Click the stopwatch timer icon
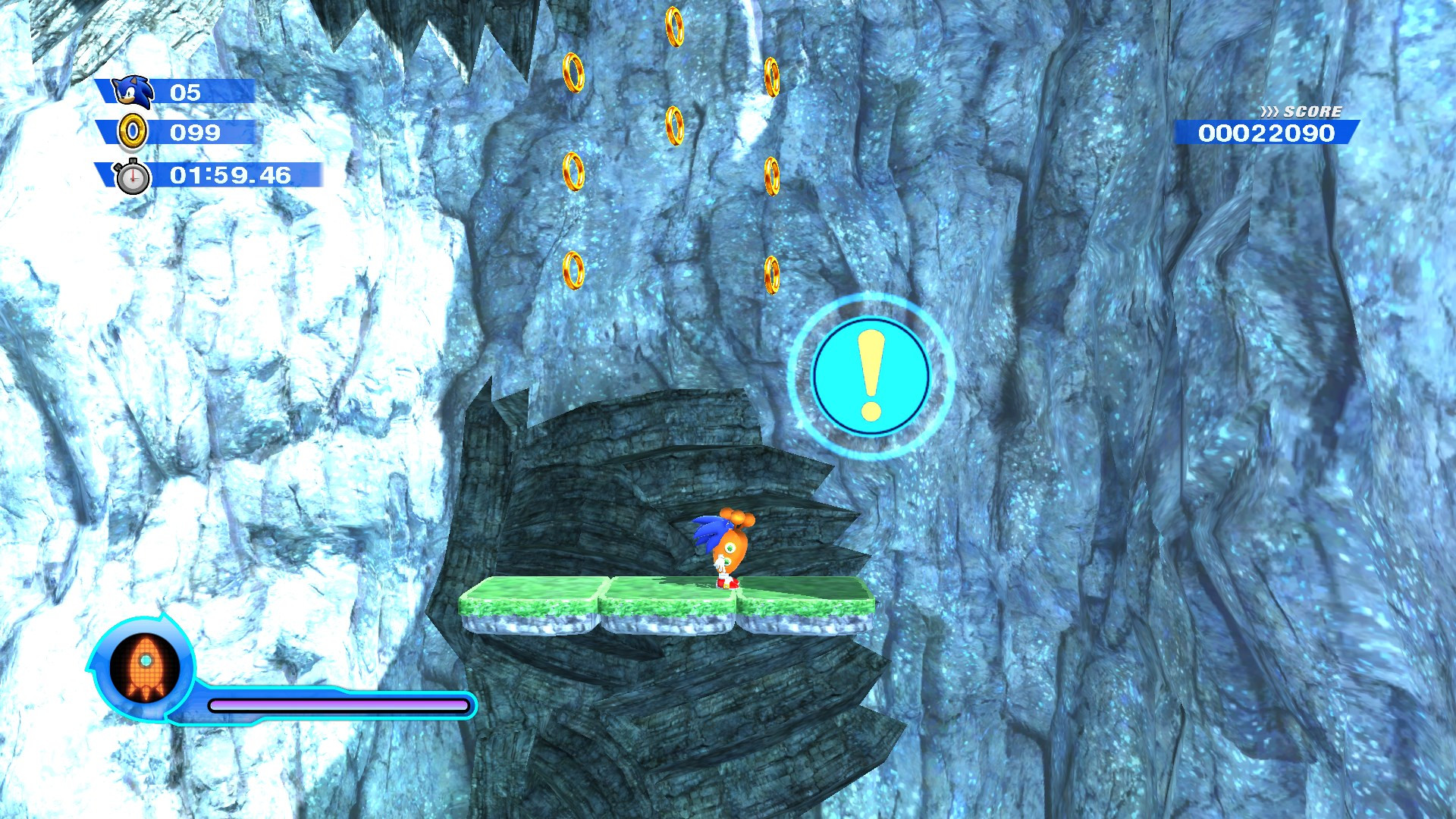This screenshot has width=1456, height=819. [133, 177]
